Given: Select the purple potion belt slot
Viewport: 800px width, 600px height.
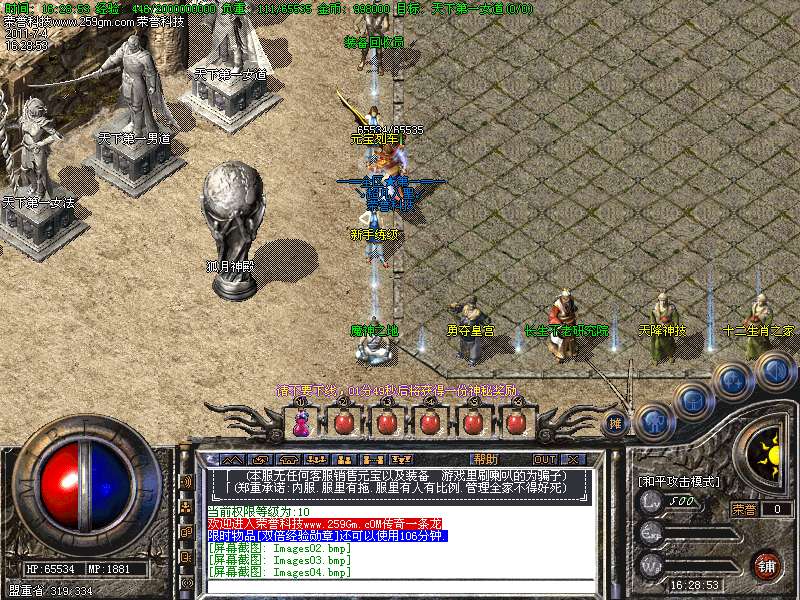Looking at the screenshot, I should click(300, 422).
